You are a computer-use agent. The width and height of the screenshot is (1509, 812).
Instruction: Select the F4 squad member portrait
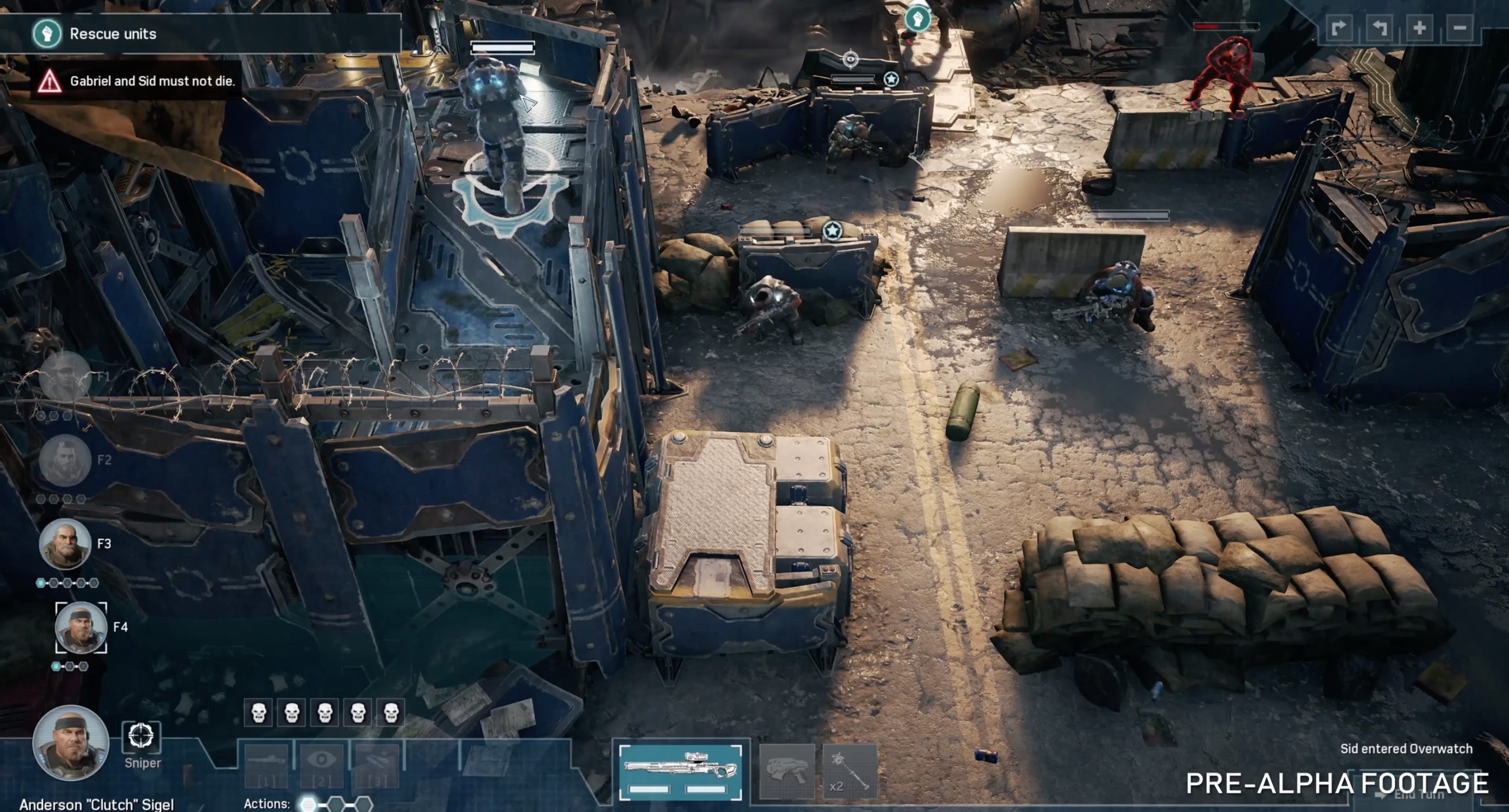tap(81, 627)
